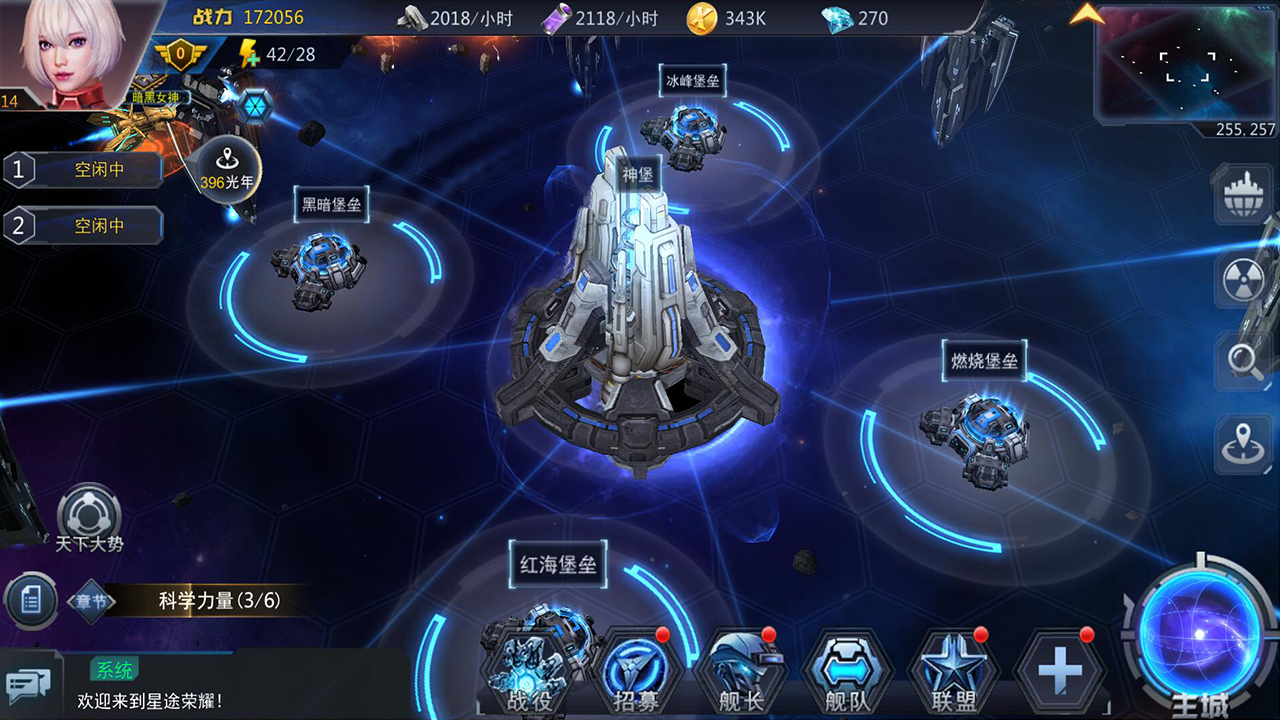This screenshot has height=720, width=1280.
Task: Open the galaxy map globe icon
Action: click(x=1240, y=196)
